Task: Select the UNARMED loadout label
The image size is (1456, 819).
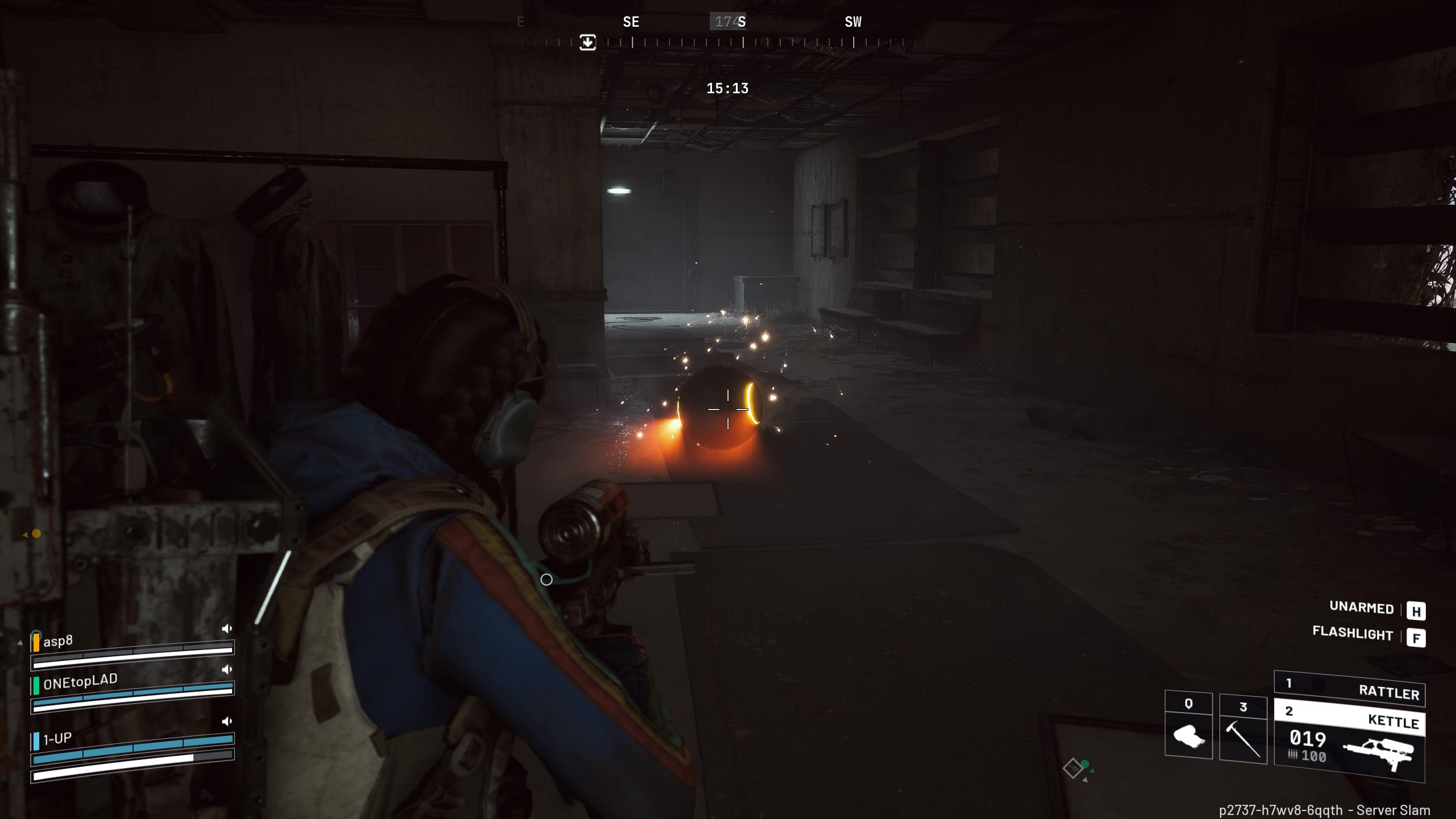Action: (1362, 608)
